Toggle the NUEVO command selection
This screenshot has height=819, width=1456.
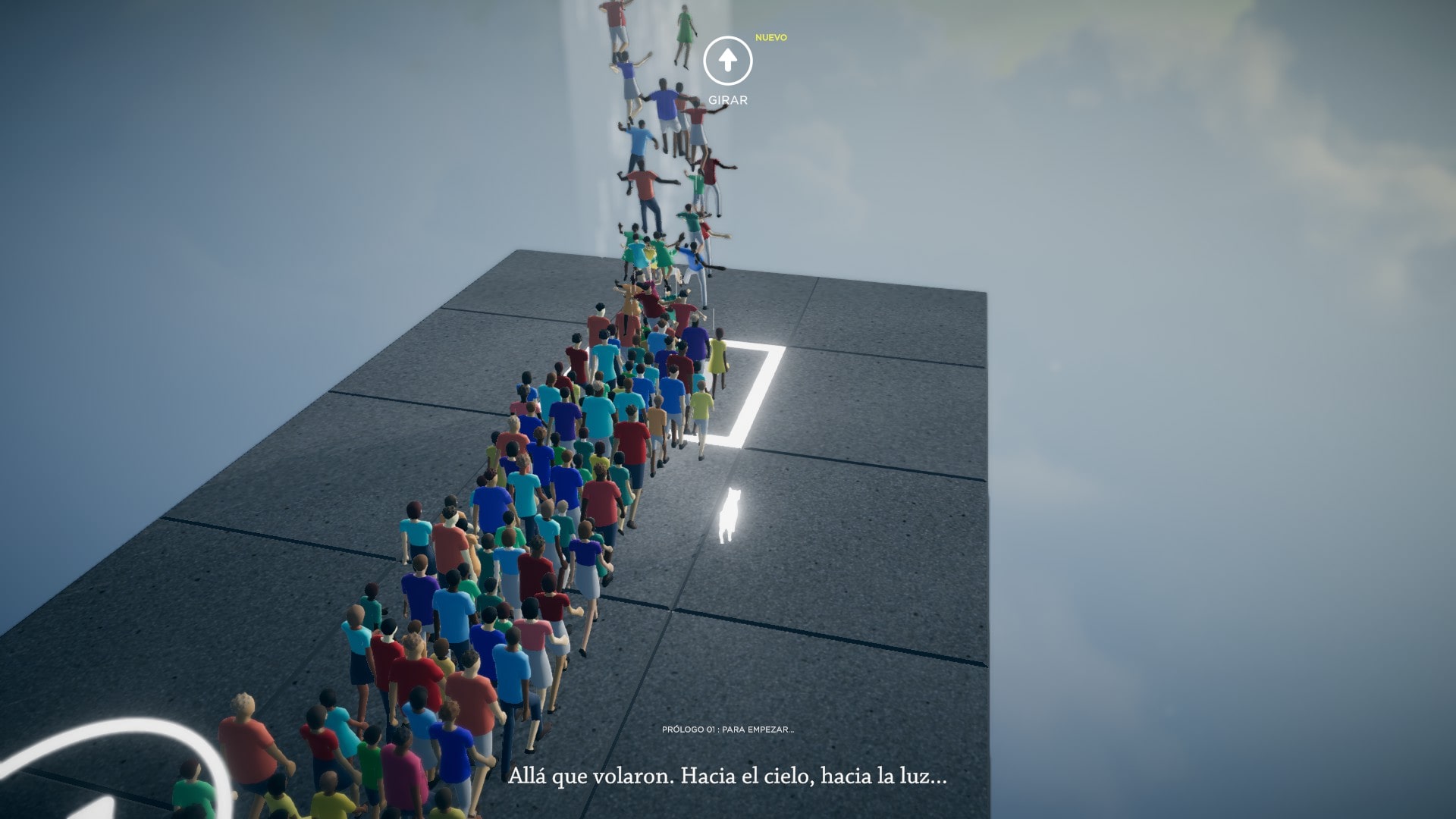pos(770,36)
